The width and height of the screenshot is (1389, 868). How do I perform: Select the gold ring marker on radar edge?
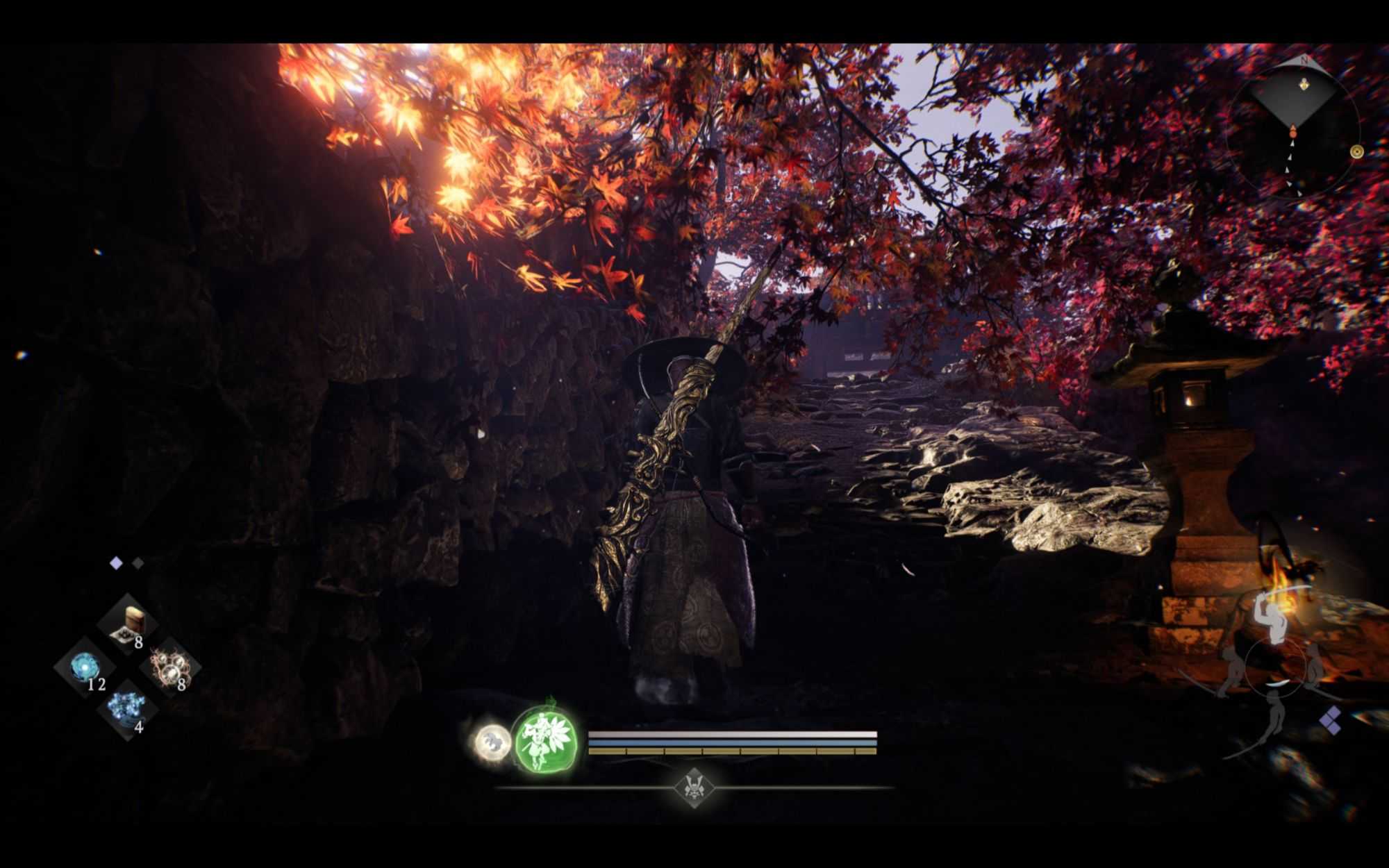pos(1356,151)
